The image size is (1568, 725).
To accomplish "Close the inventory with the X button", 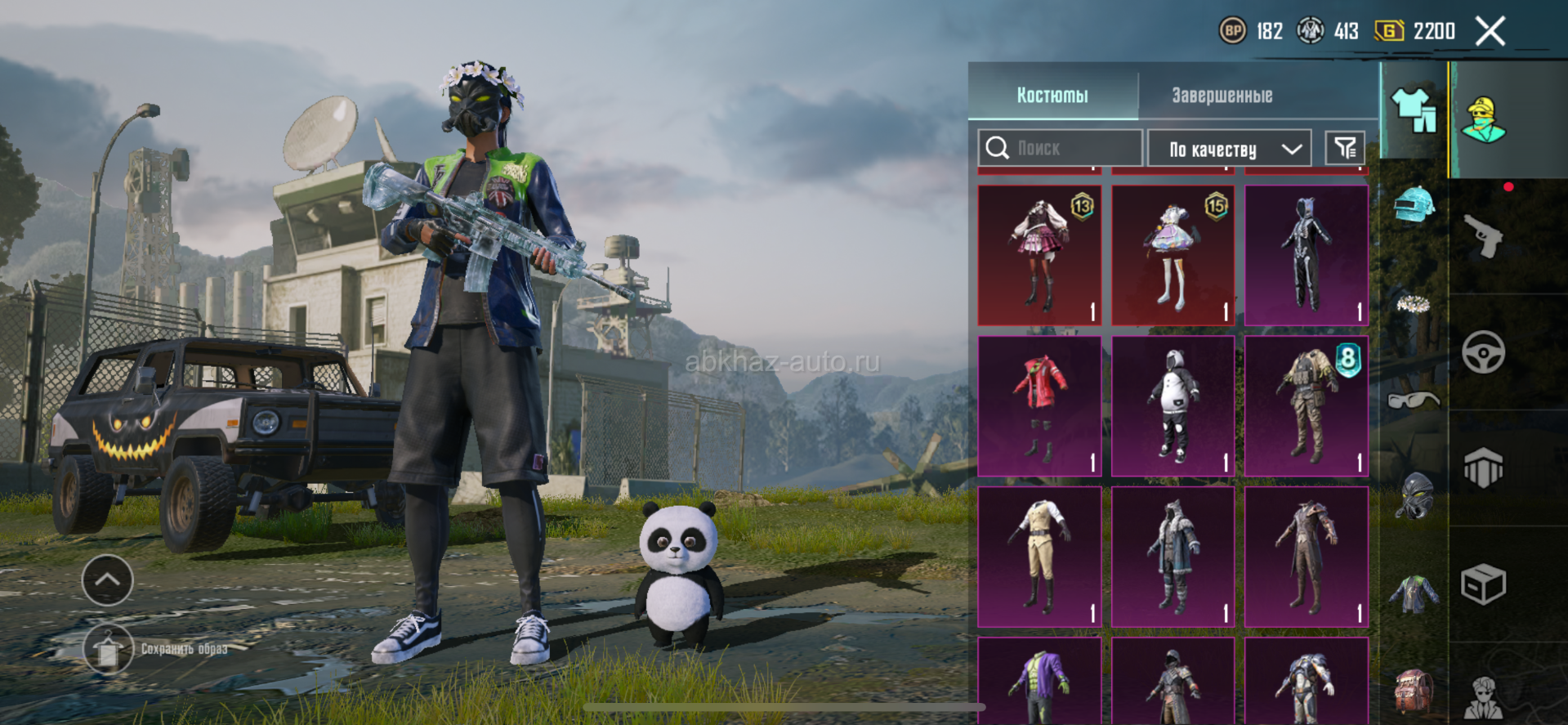I will tap(1490, 32).
